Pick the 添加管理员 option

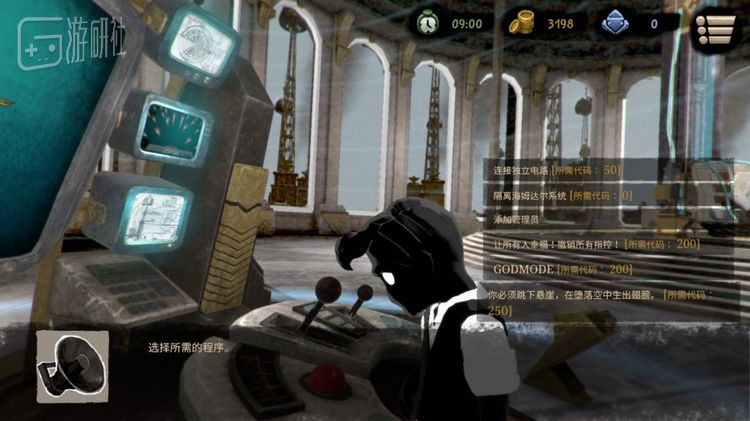tap(517, 219)
